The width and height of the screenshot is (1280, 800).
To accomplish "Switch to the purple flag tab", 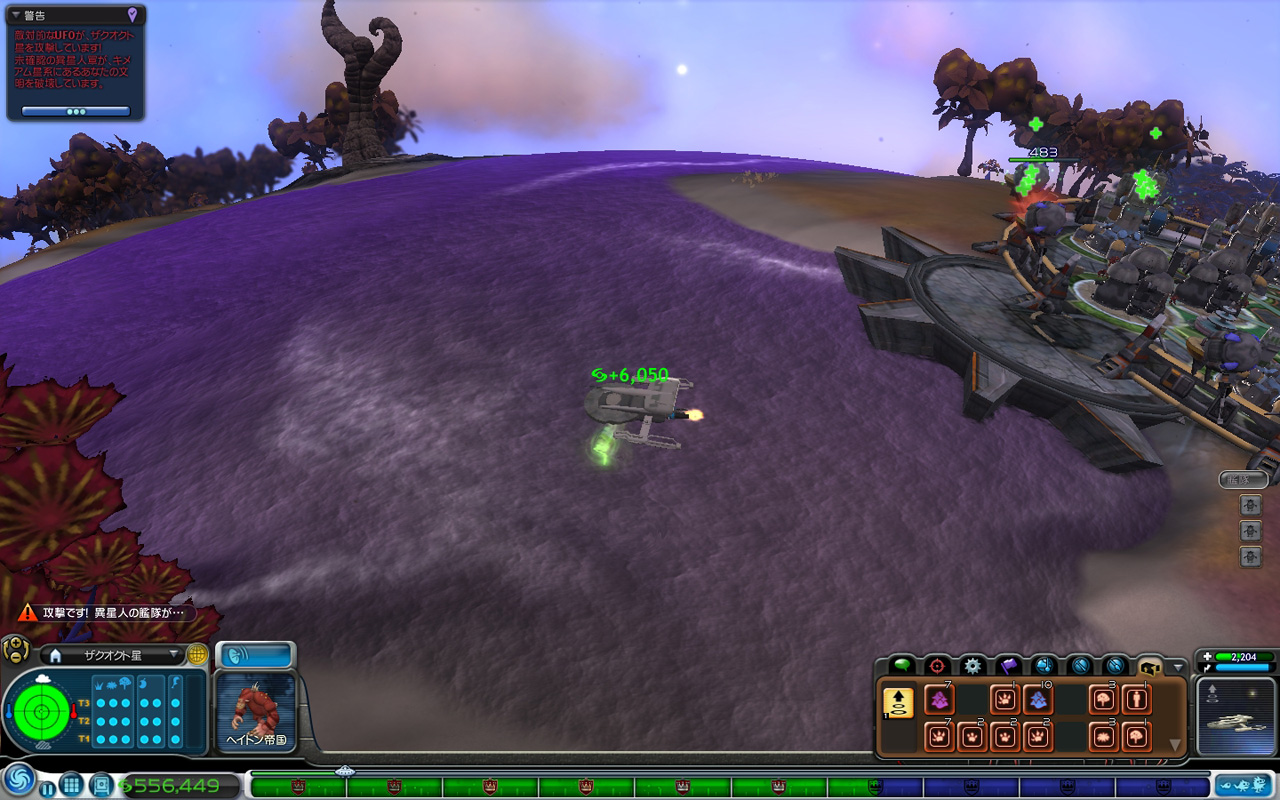I will (x=1008, y=665).
